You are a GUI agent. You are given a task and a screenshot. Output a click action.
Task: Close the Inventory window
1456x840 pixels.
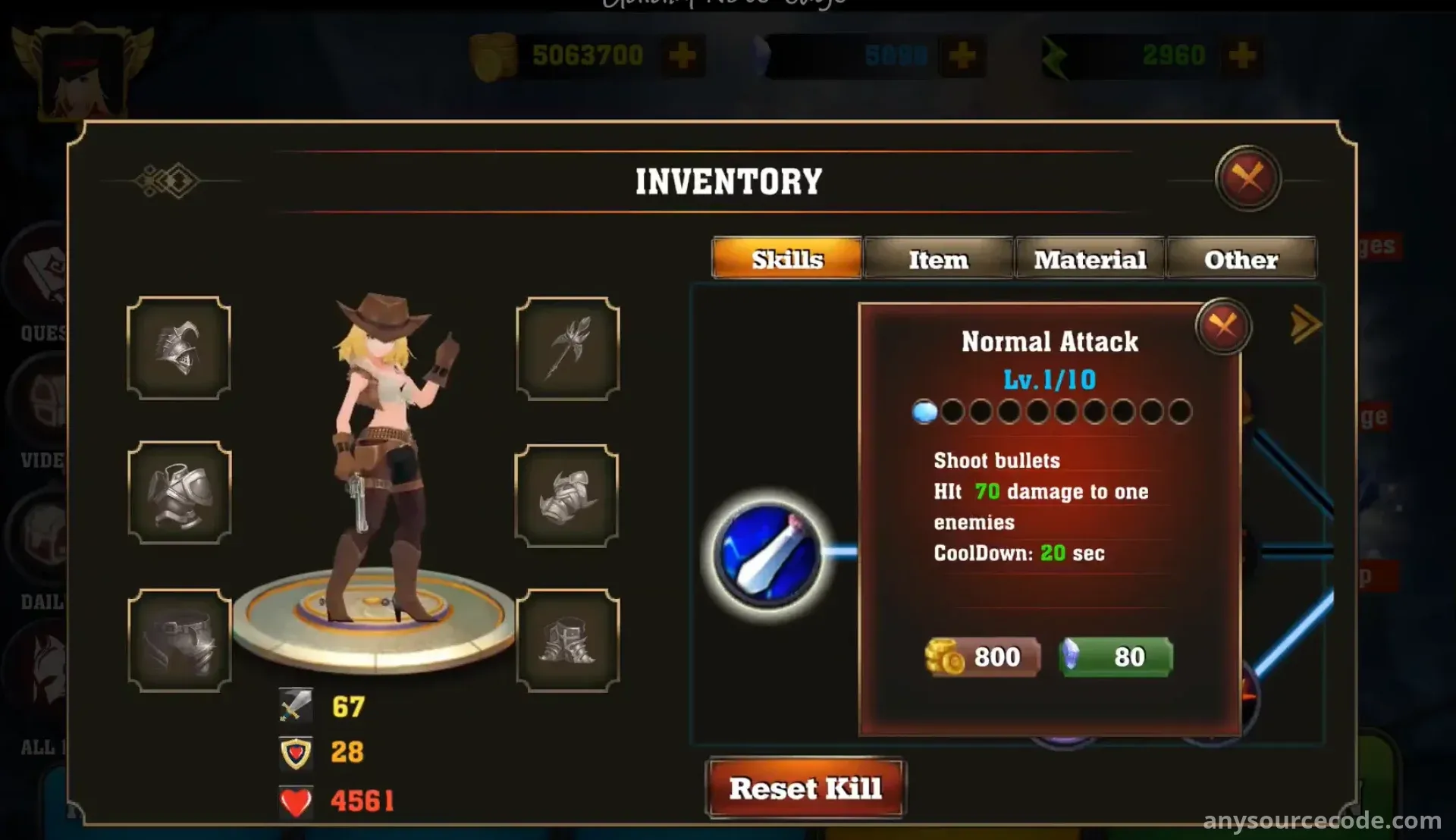(x=1247, y=179)
